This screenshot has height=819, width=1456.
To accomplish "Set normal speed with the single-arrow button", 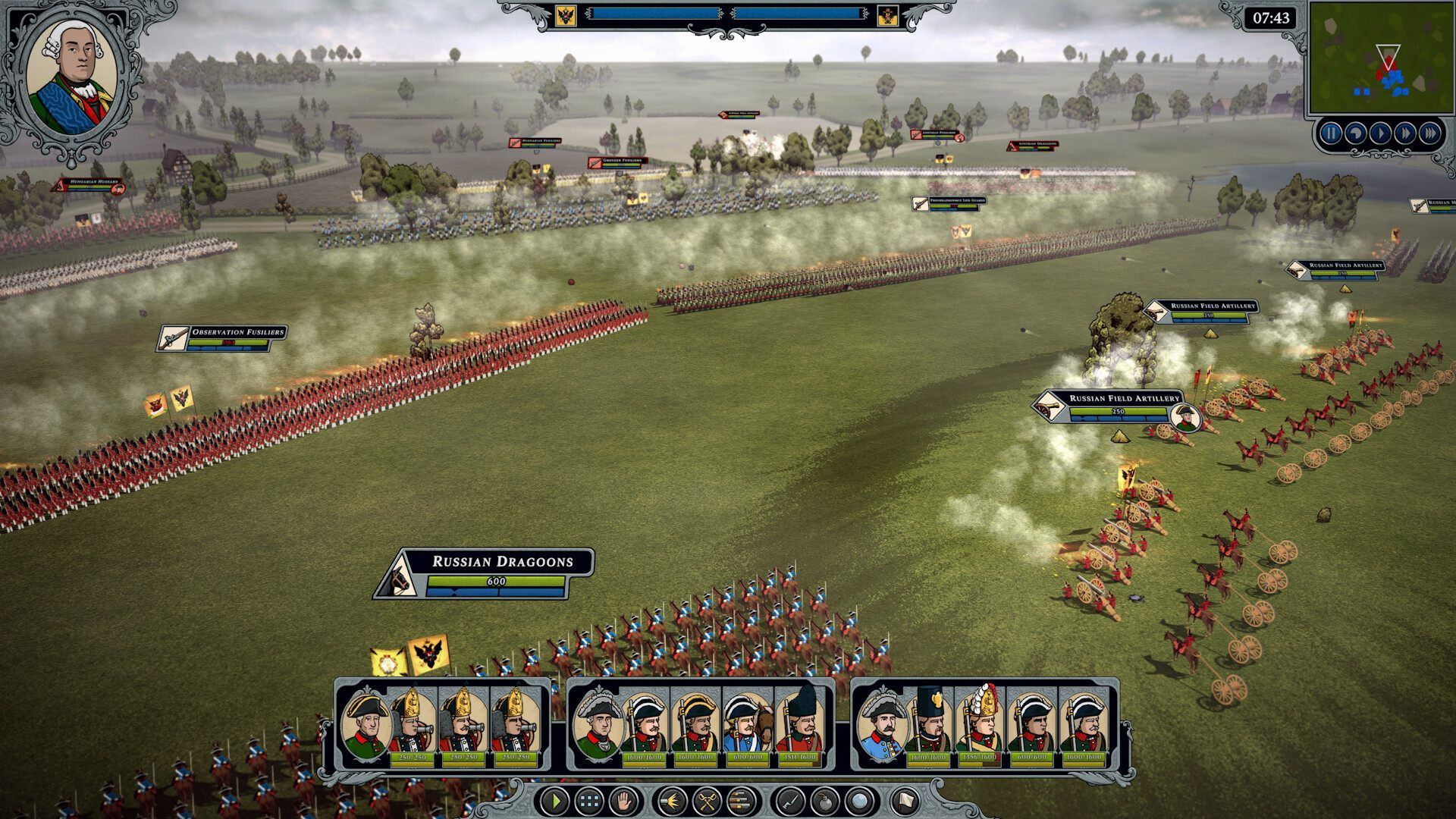I will tap(1380, 134).
